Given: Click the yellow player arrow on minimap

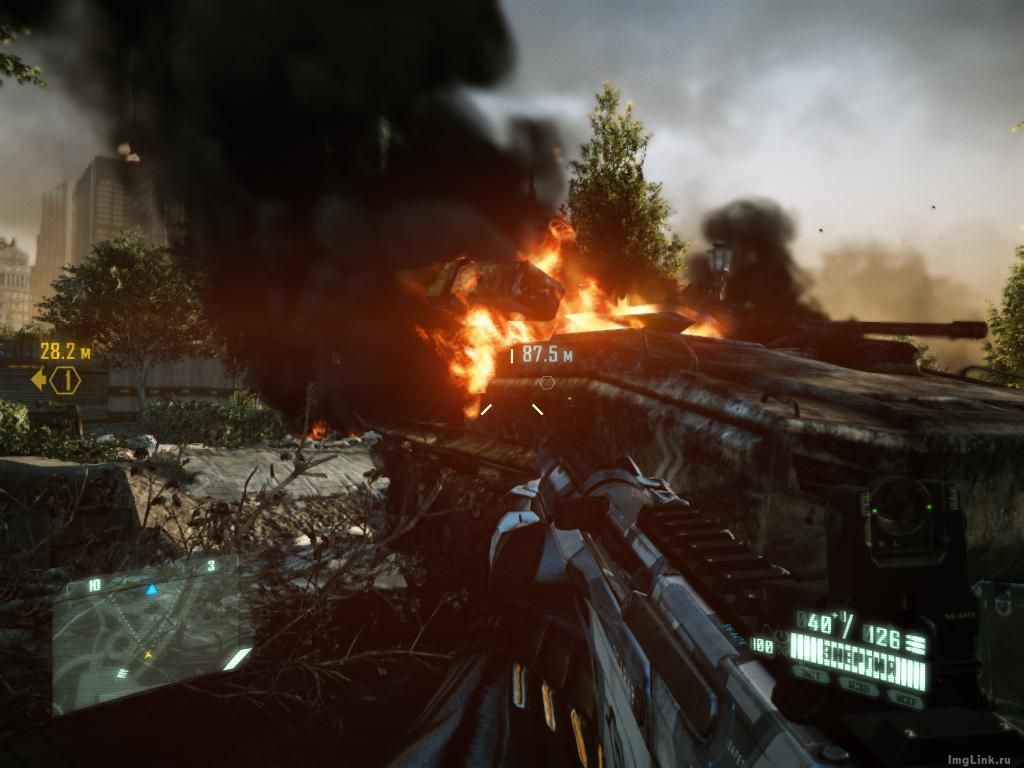Looking at the screenshot, I should [x=148, y=656].
